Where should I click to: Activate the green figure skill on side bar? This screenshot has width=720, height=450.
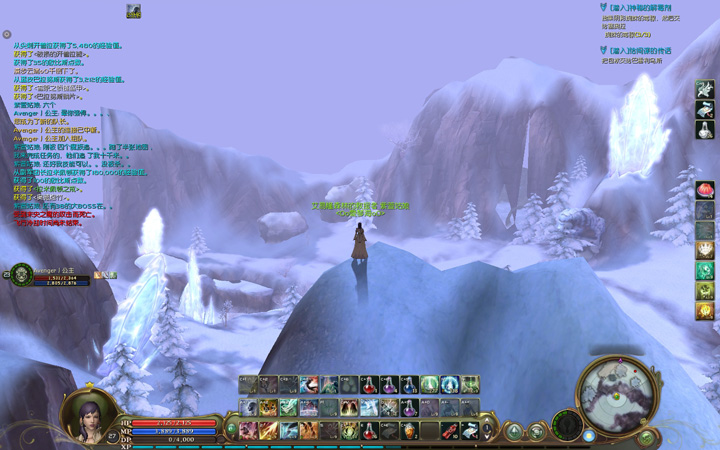705,270
